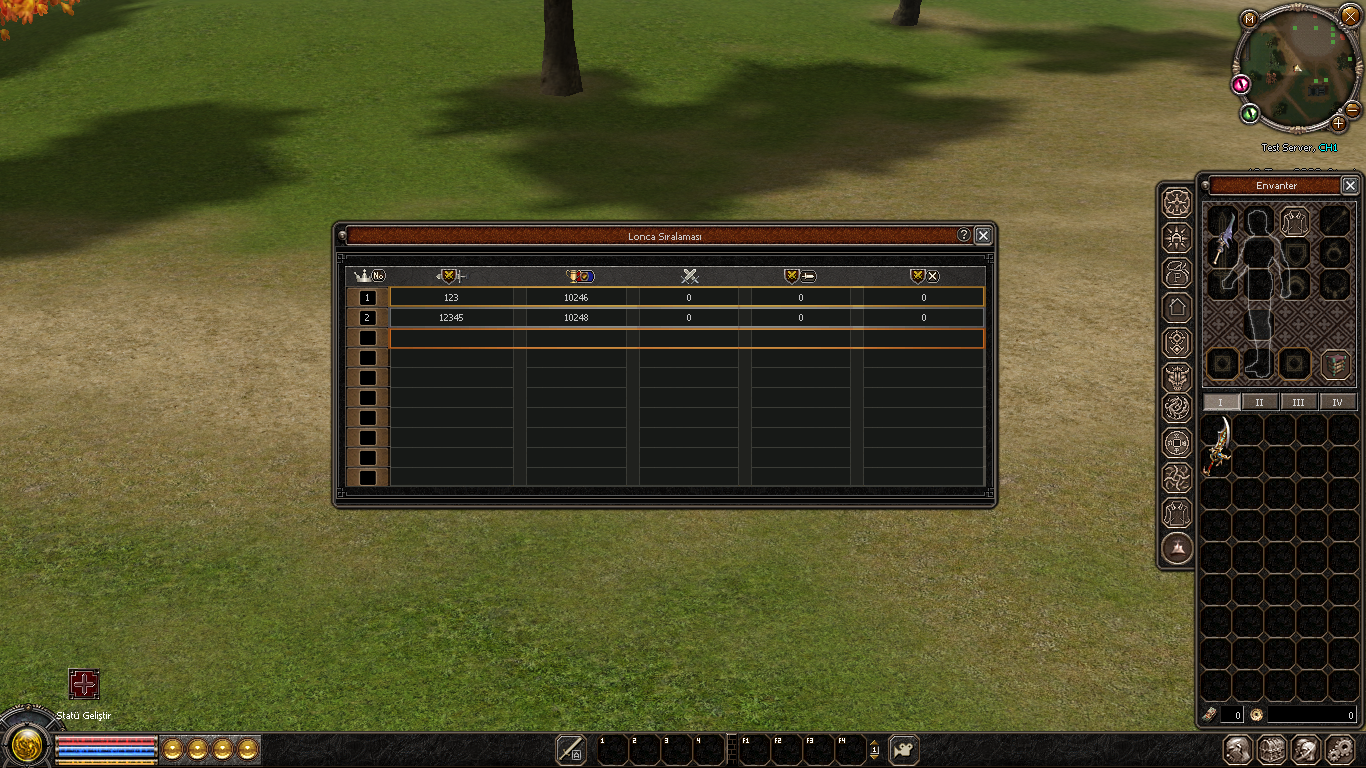The image size is (1366, 768).
Task: Open inventory page IV
Action: [1338, 402]
